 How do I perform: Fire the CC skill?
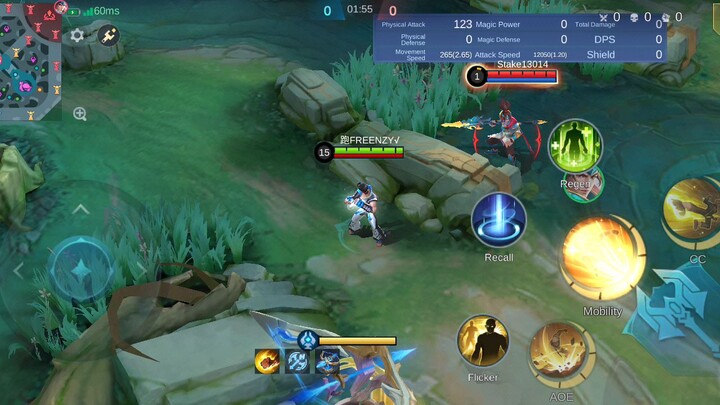coord(693,208)
